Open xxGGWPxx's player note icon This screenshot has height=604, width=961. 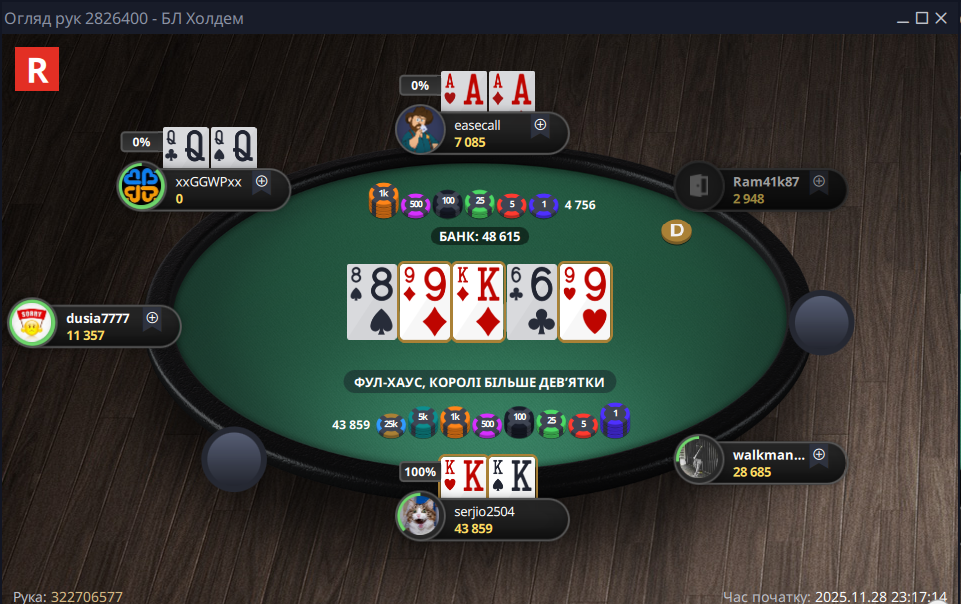tap(262, 182)
